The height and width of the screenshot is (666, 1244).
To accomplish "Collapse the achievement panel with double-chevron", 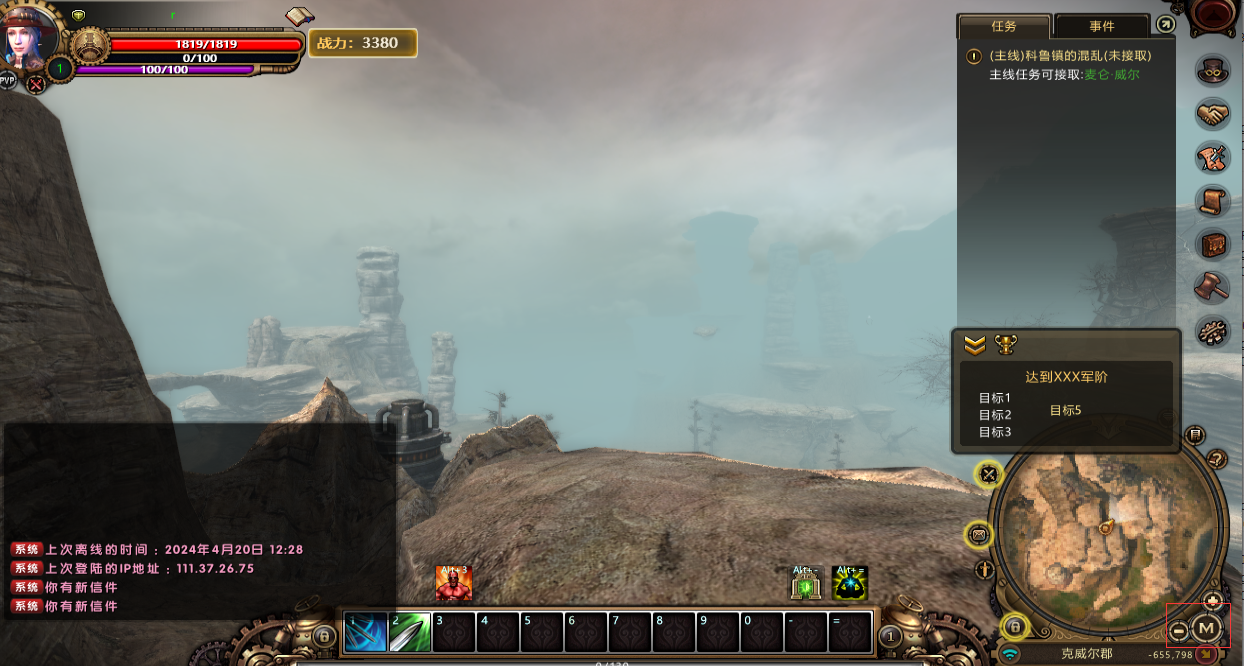I will (975, 345).
